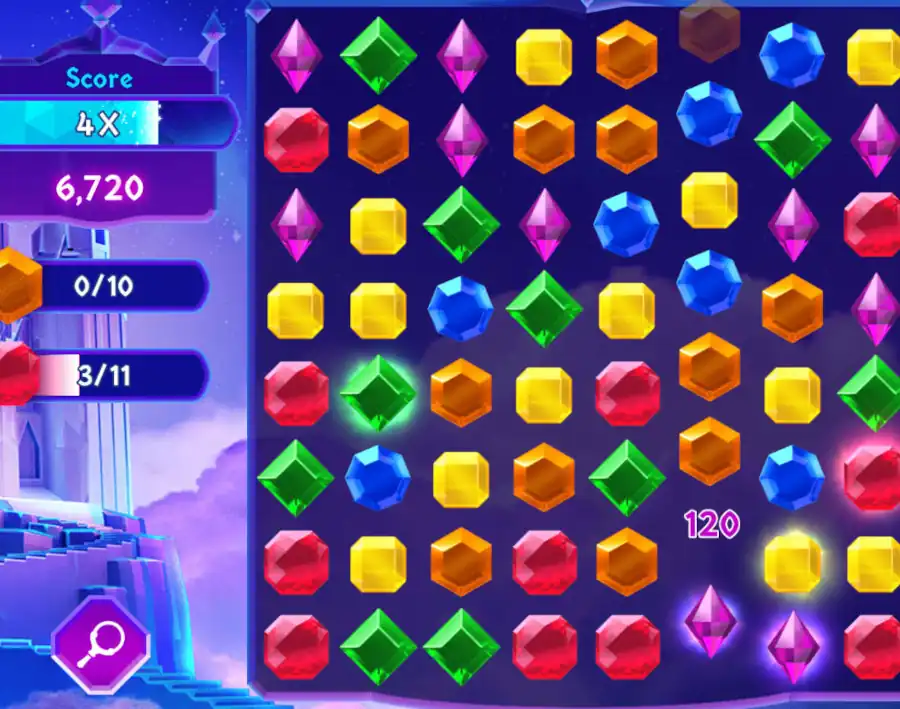Select the glowing green diamond gem
900x709 pixels.
(x=378, y=393)
